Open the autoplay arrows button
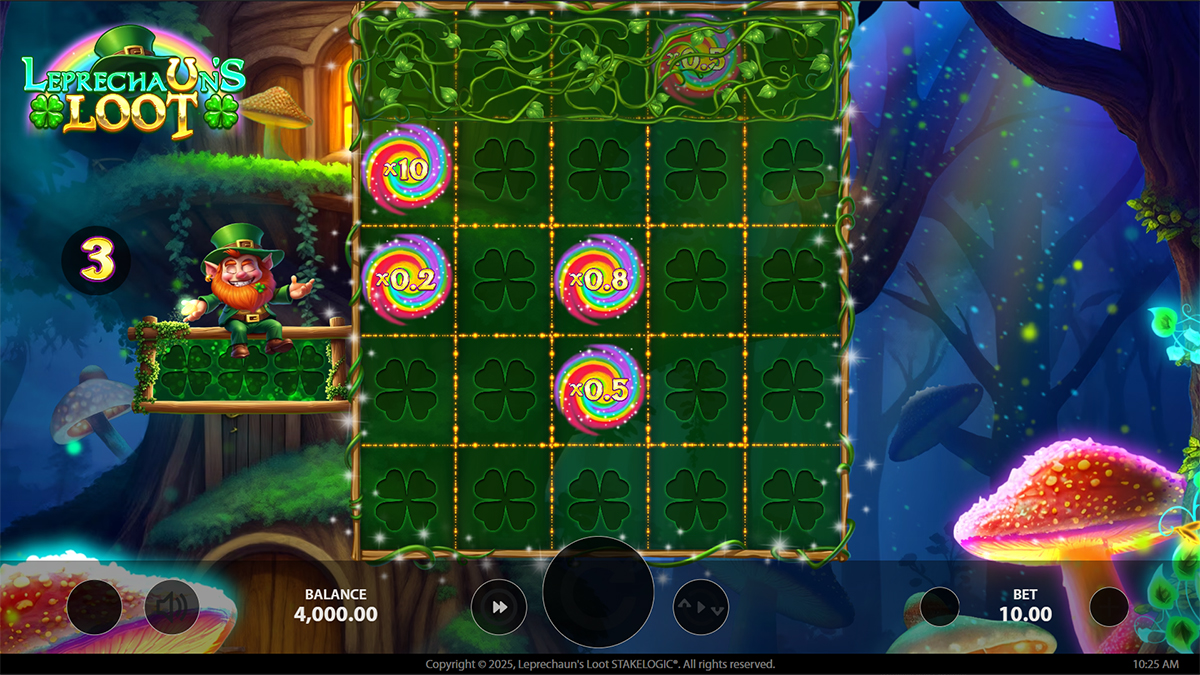Image resolution: width=1200 pixels, height=675 pixels. tap(700, 606)
